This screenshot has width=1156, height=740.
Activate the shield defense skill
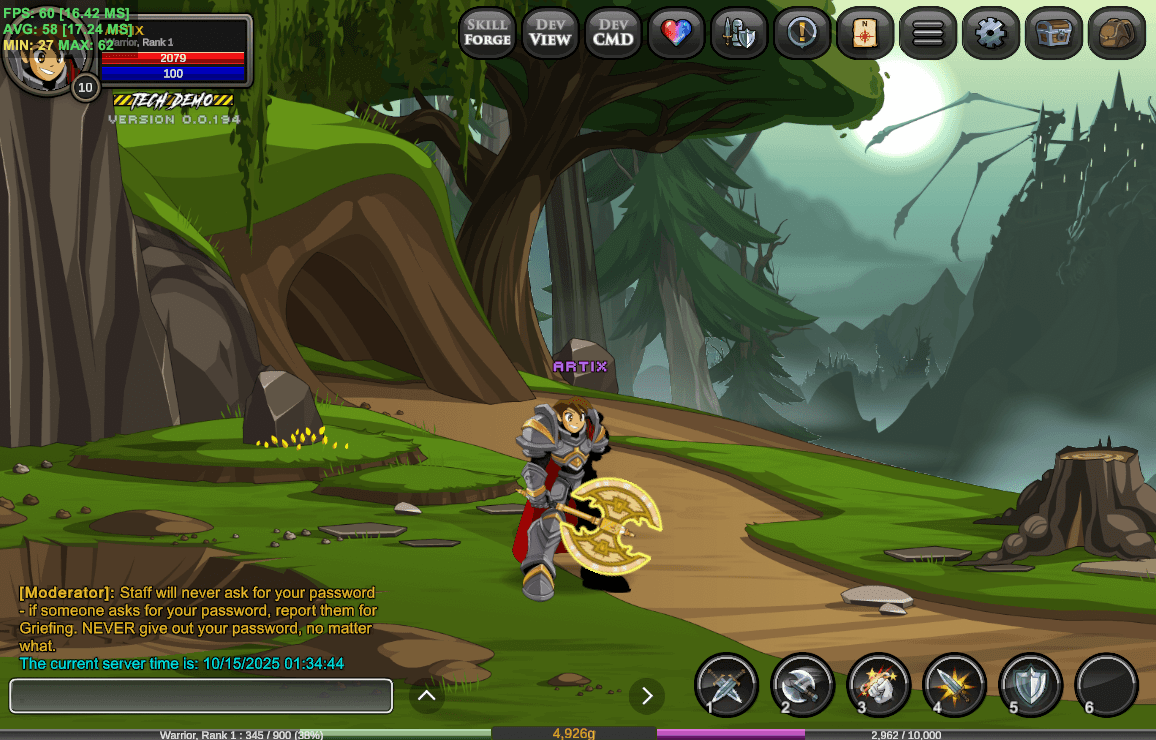1031,685
